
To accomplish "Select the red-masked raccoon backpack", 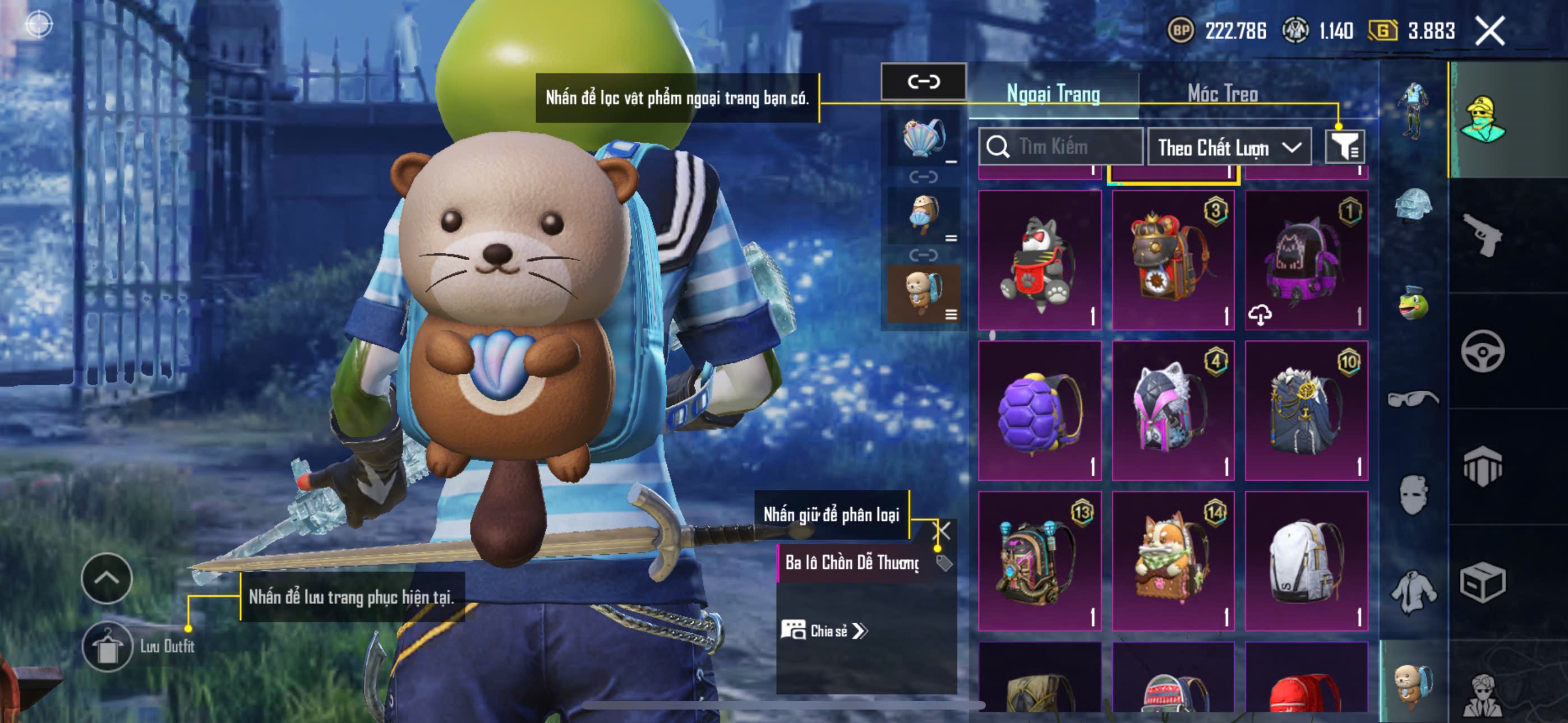I will (1040, 261).
